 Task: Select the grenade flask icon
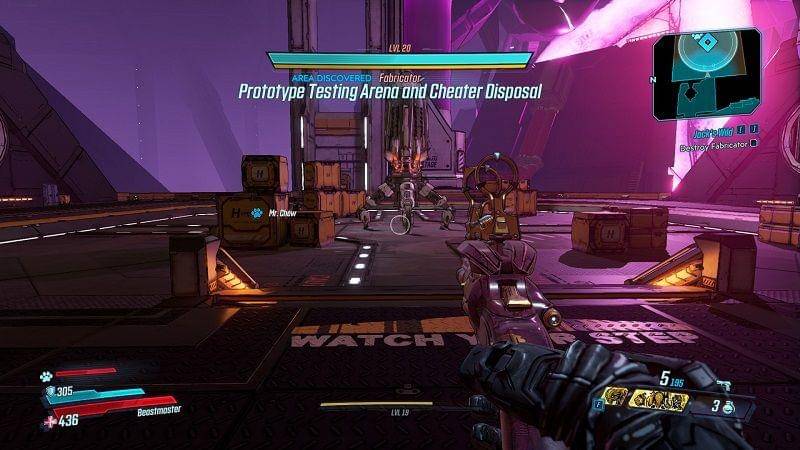727,406
